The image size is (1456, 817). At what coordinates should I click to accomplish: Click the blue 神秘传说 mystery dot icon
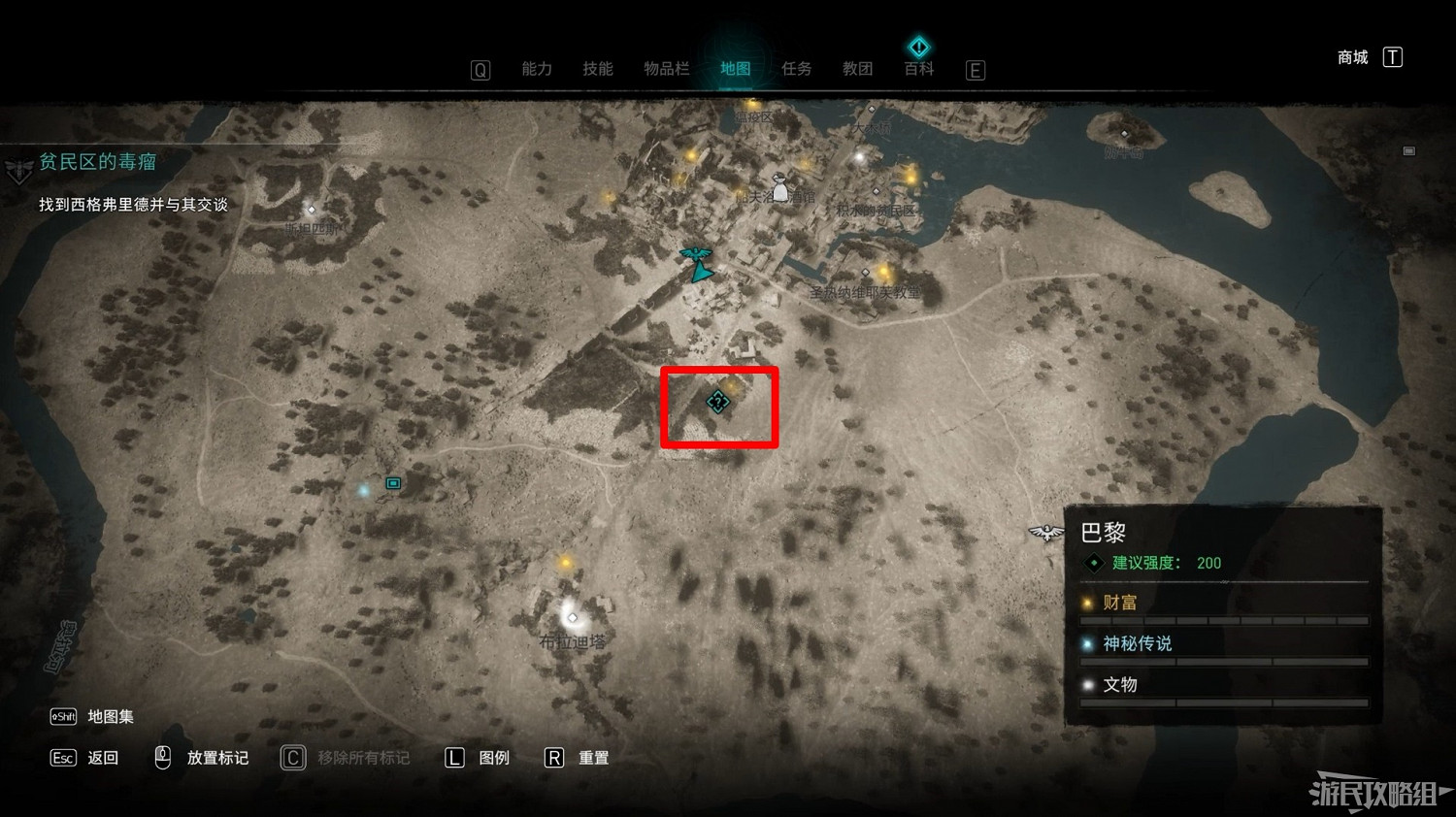pyautogui.click(x=1087, y=643)
